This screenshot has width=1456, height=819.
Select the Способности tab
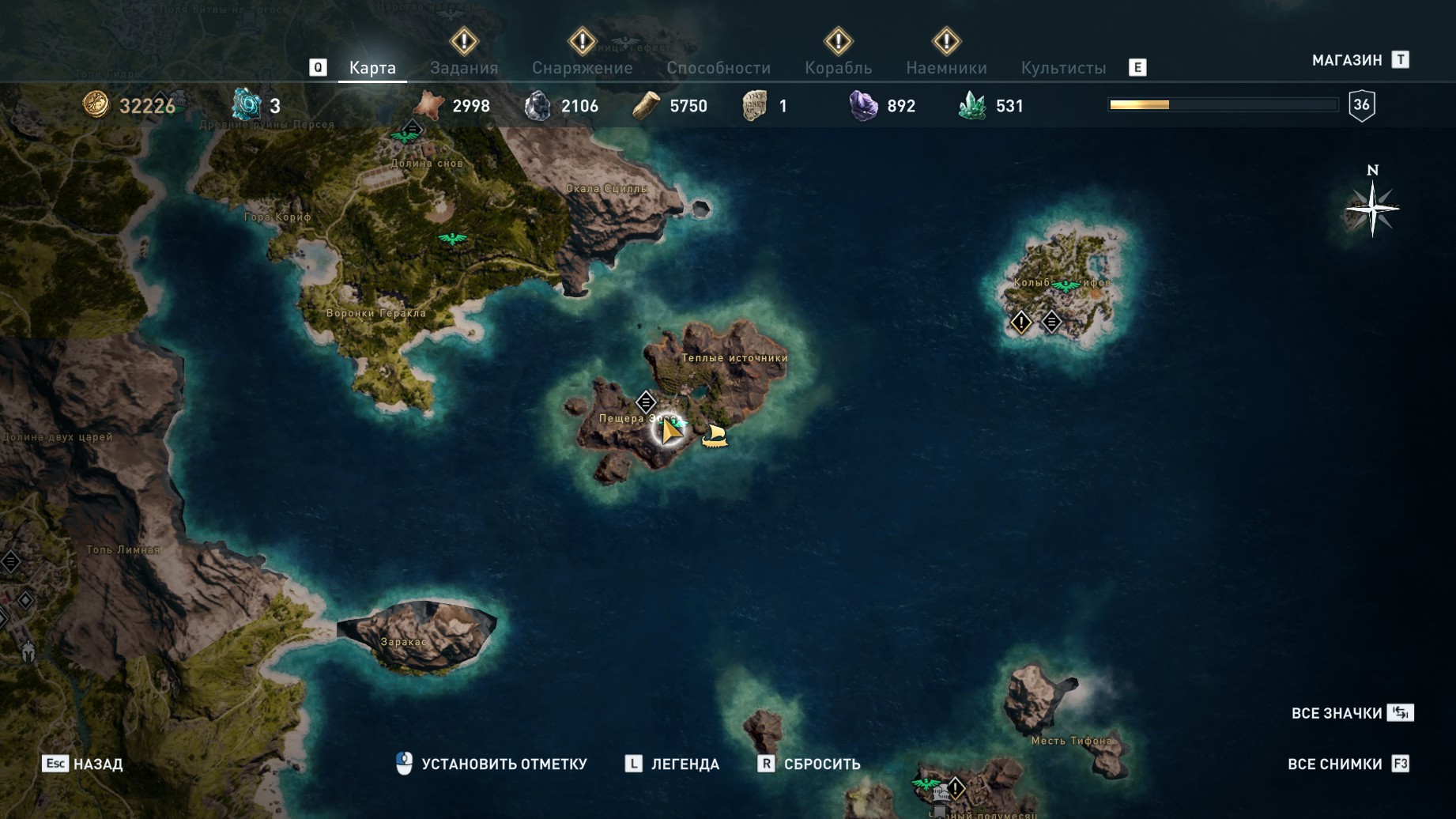click(718, 68)
